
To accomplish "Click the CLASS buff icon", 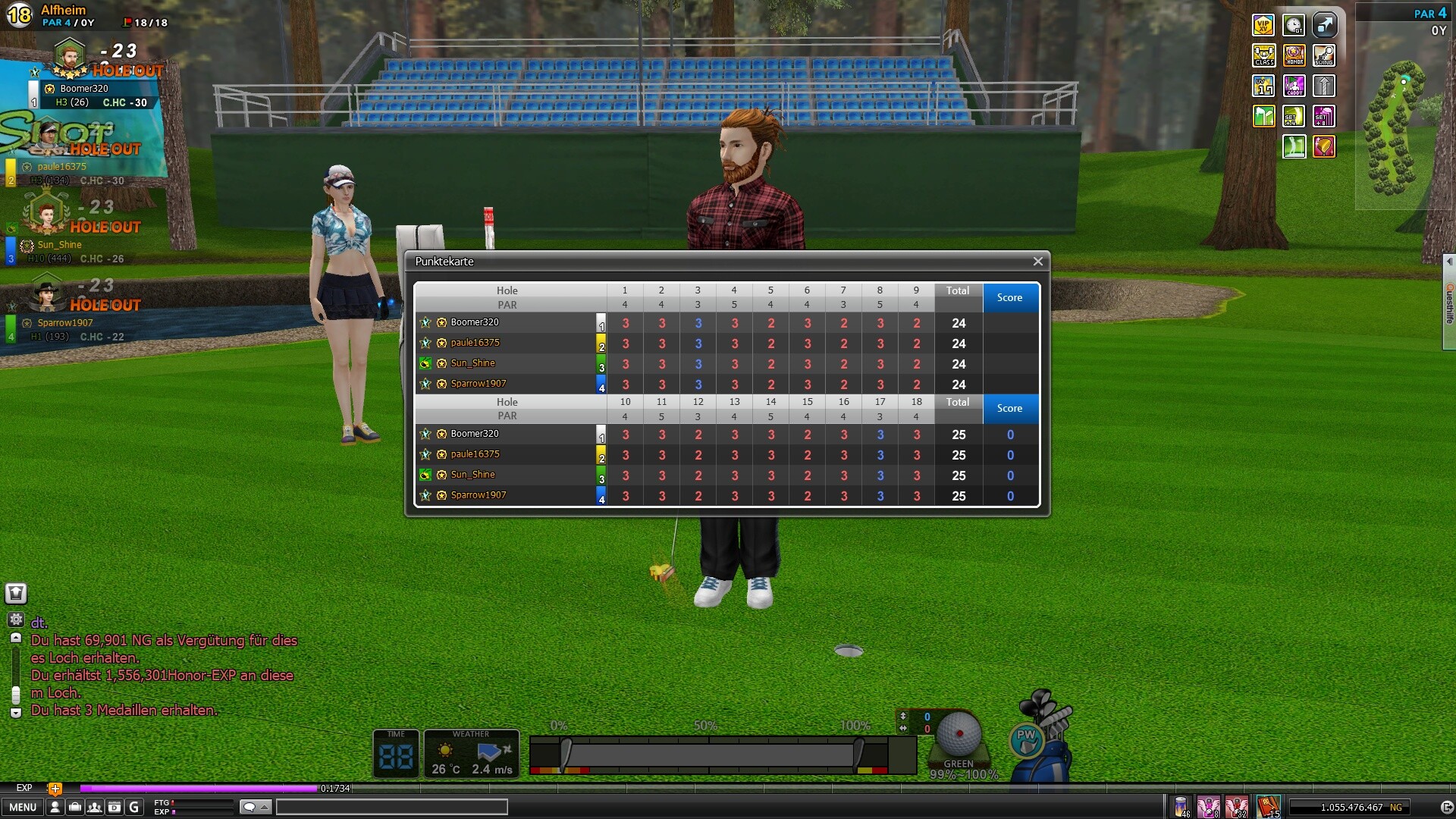I will click(x=1263, y=55).
